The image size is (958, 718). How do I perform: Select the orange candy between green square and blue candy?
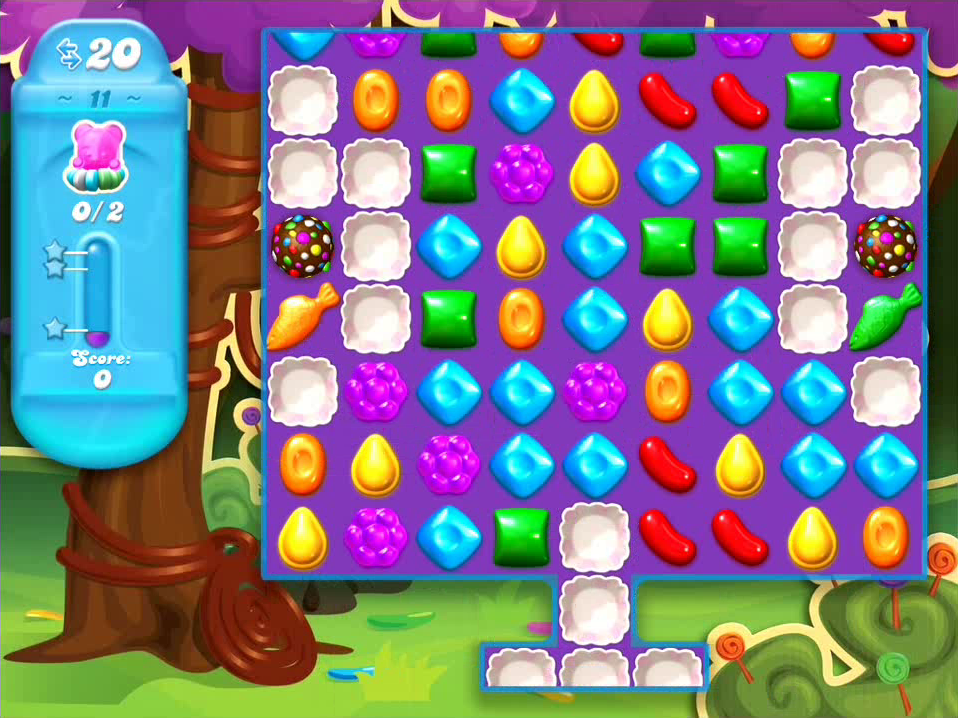pos(522,316)
